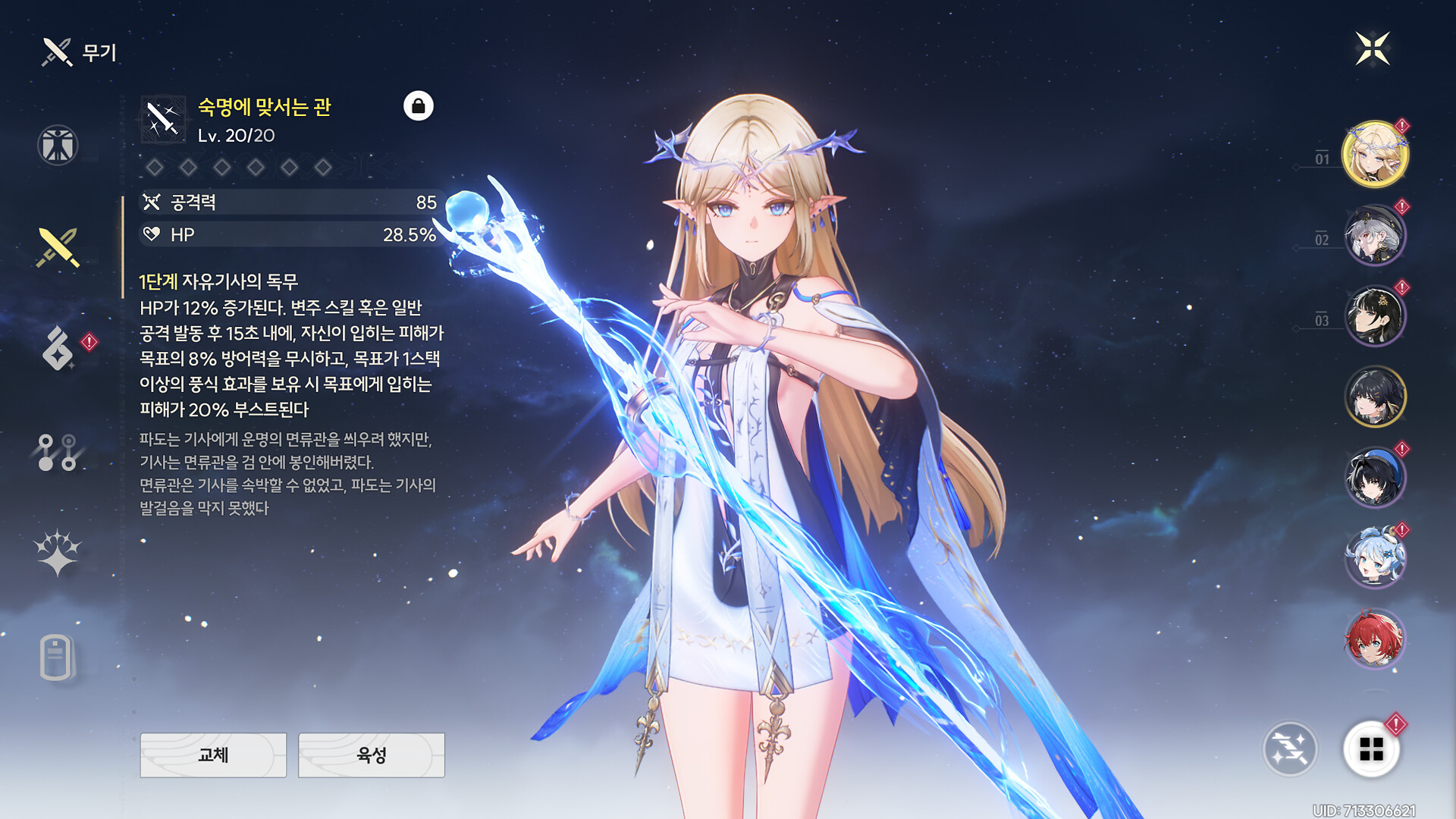Viewport: 1456px width, 819px height.
Task: Open the four-square grid character list
Action: (x=1371, y=749)
